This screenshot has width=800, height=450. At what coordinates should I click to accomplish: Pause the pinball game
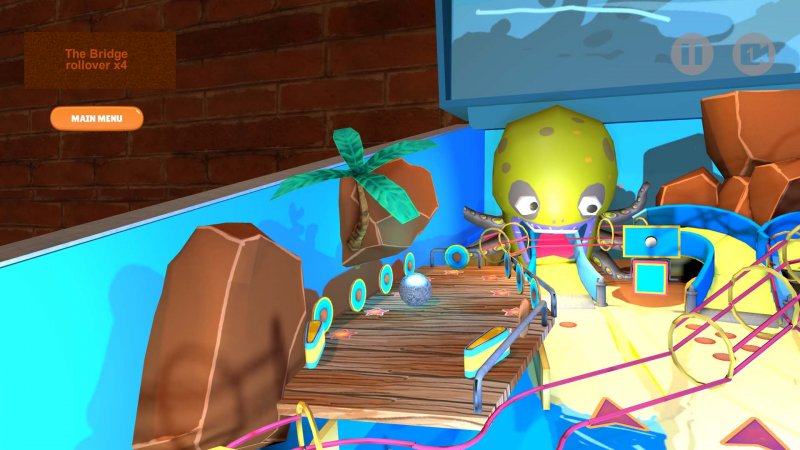pyautogui.click(x=691, y=54)
